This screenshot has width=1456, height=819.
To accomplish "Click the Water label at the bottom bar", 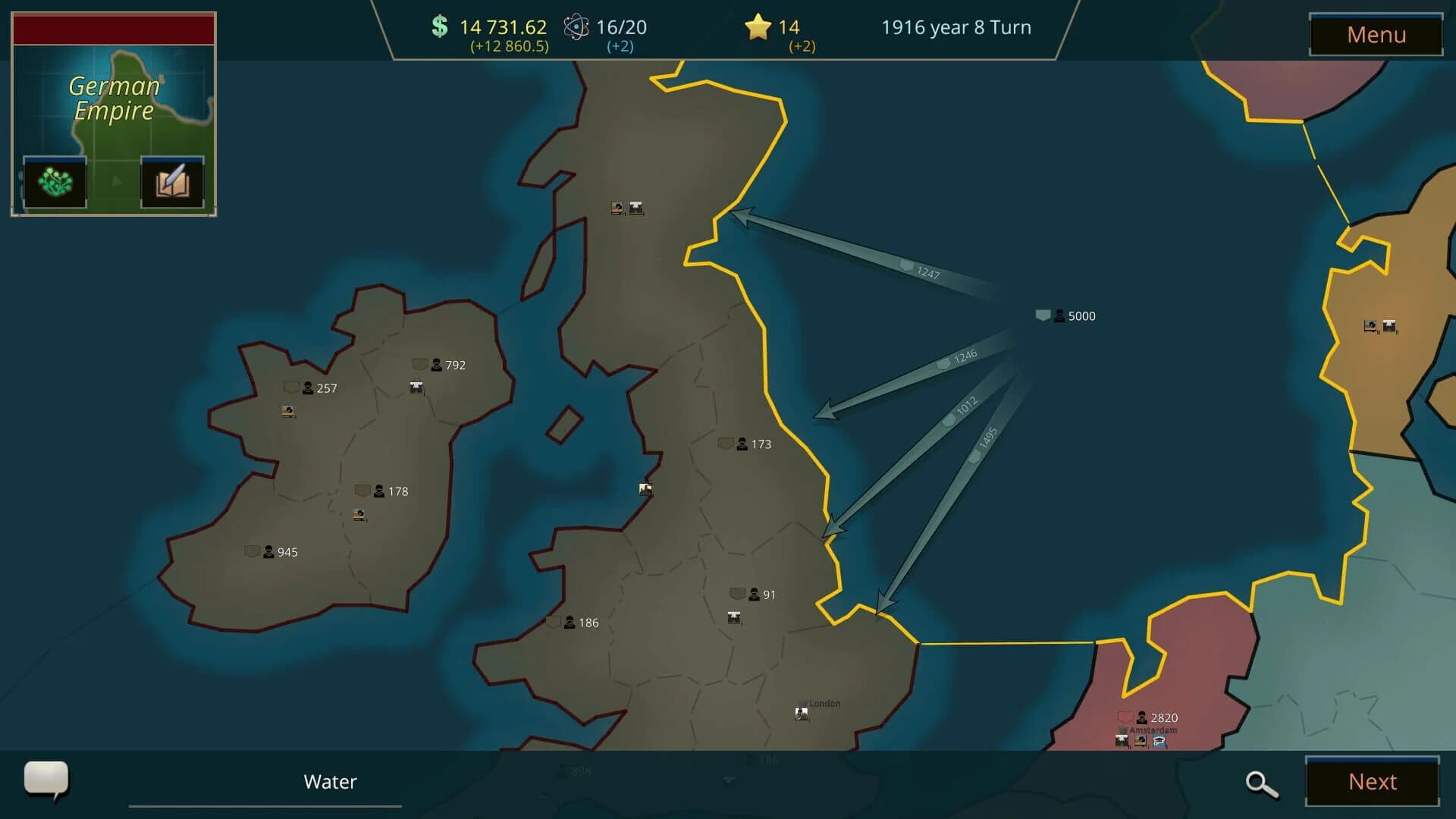I will (x=330, y=782).
